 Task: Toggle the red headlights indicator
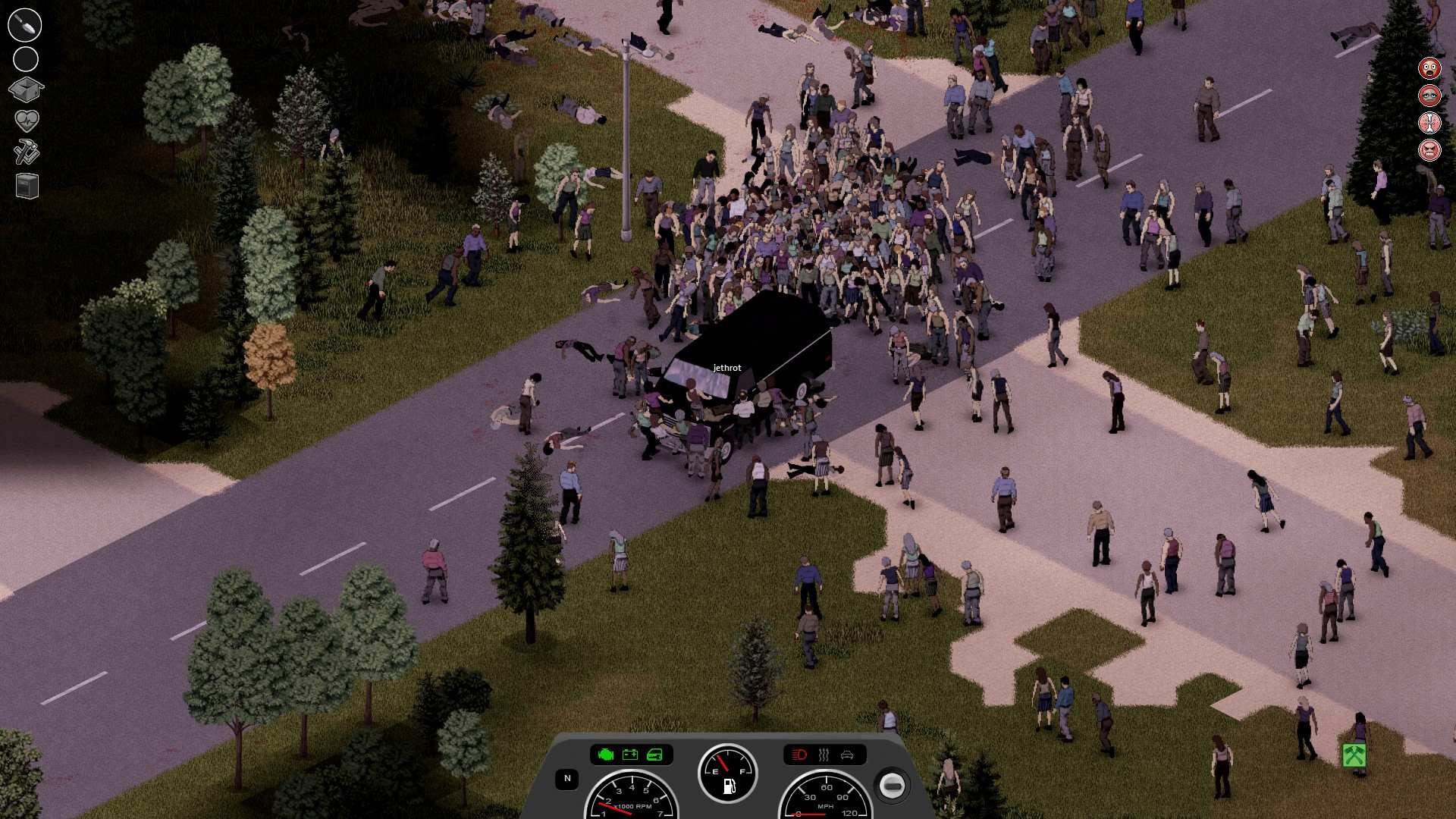tap(798, 755)
